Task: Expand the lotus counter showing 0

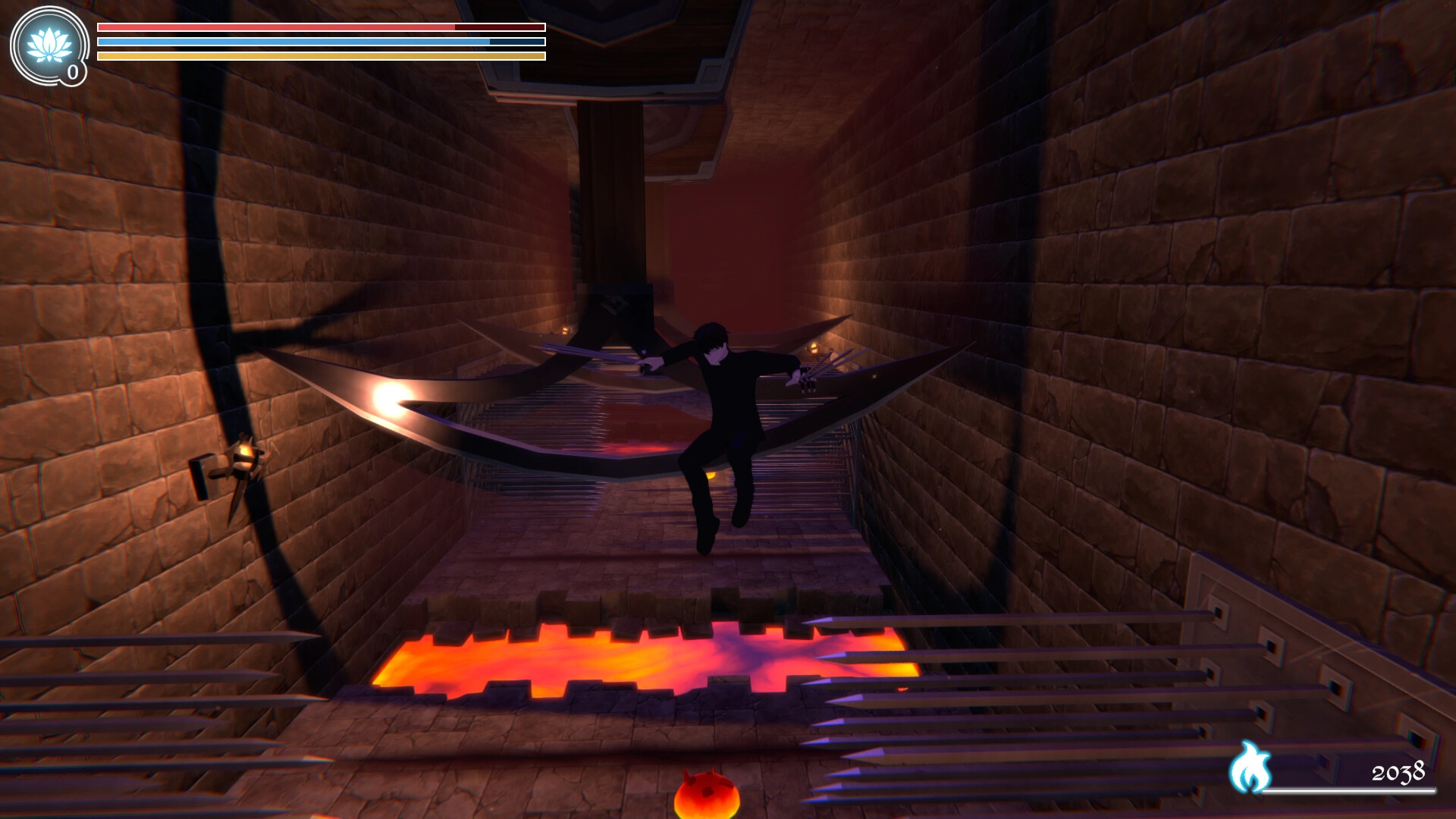Action: [72, 72]
